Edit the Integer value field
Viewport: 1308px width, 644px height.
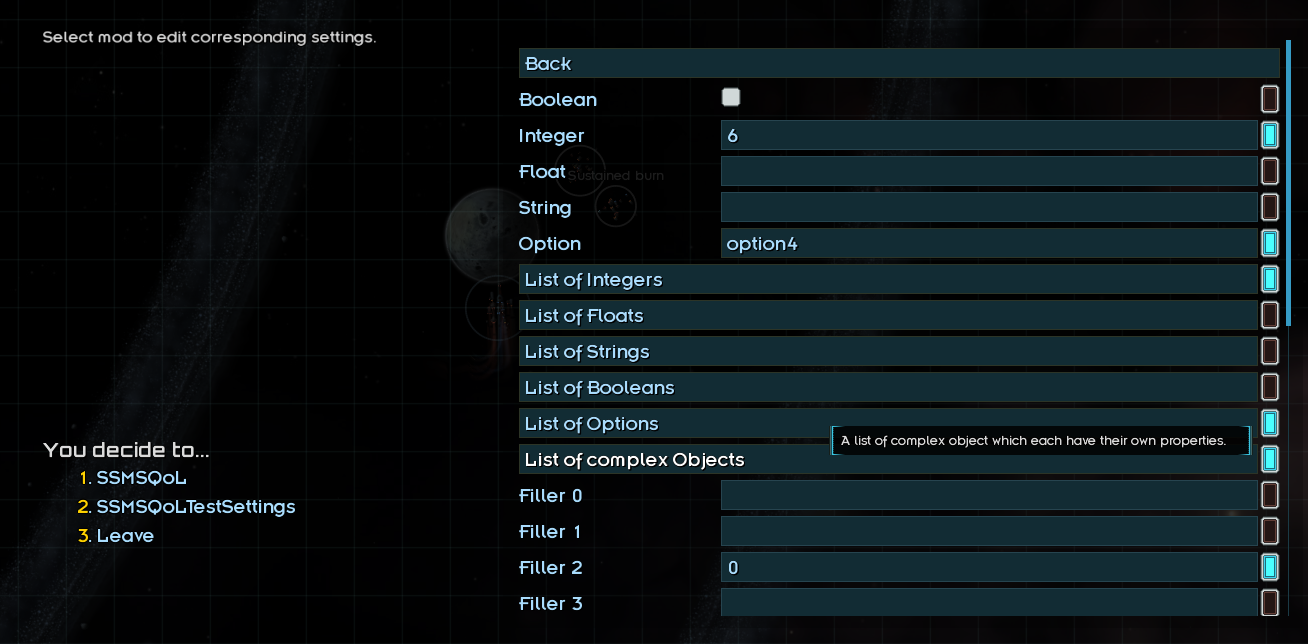[988, 135]
